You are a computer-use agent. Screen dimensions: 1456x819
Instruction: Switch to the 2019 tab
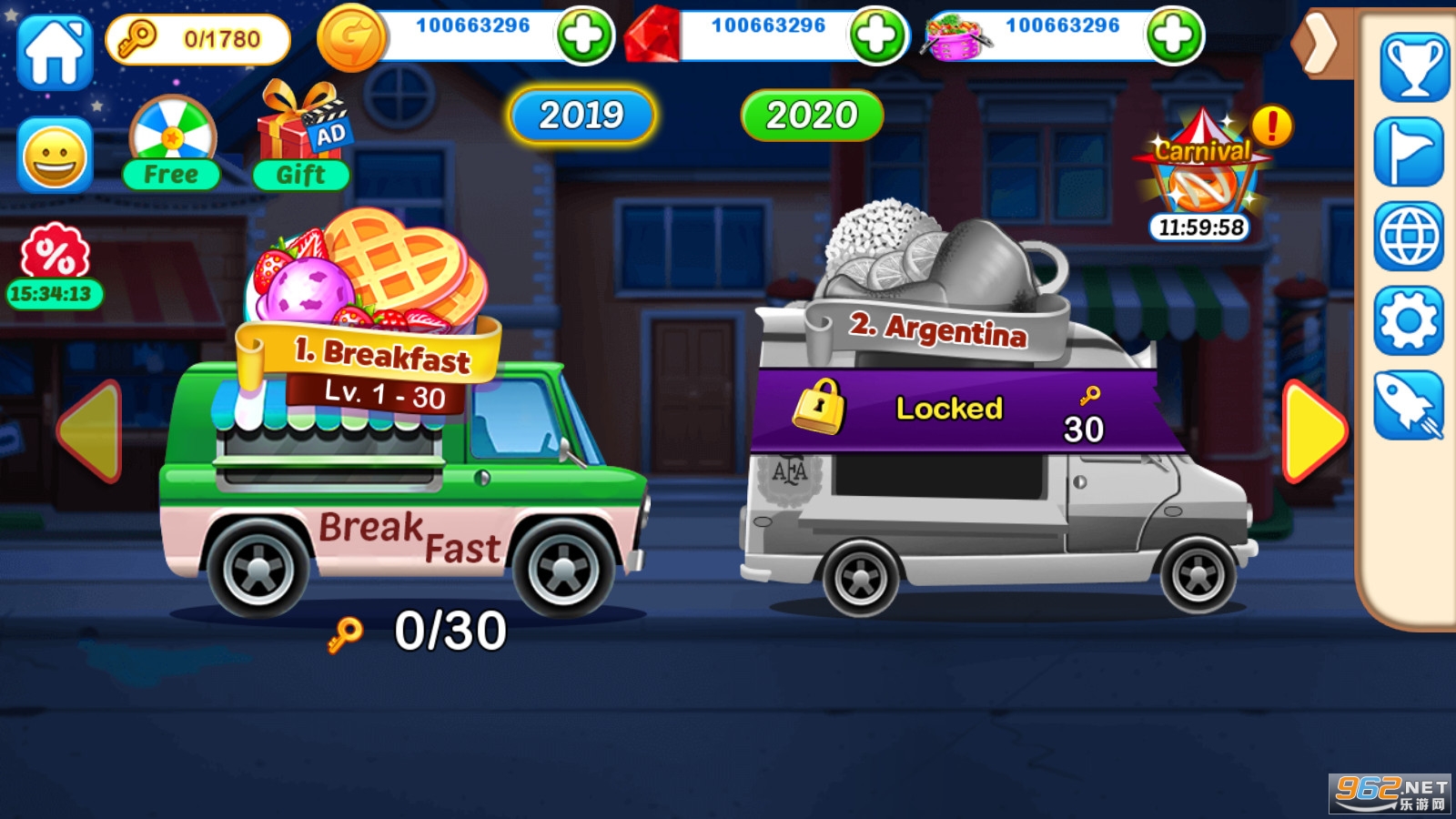581,116
